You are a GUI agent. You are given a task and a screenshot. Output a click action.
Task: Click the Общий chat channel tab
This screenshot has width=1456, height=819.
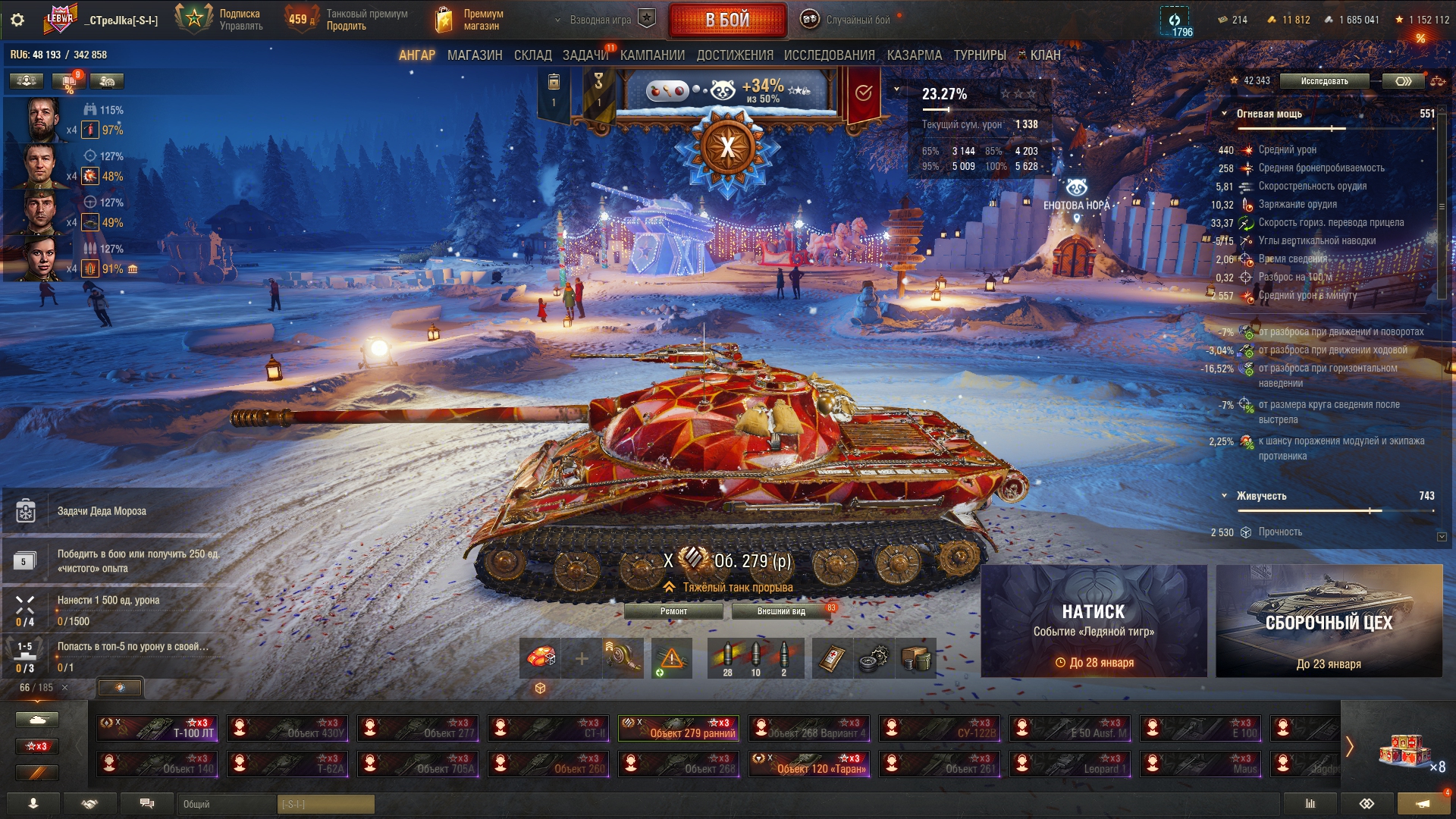click(227, 804)
